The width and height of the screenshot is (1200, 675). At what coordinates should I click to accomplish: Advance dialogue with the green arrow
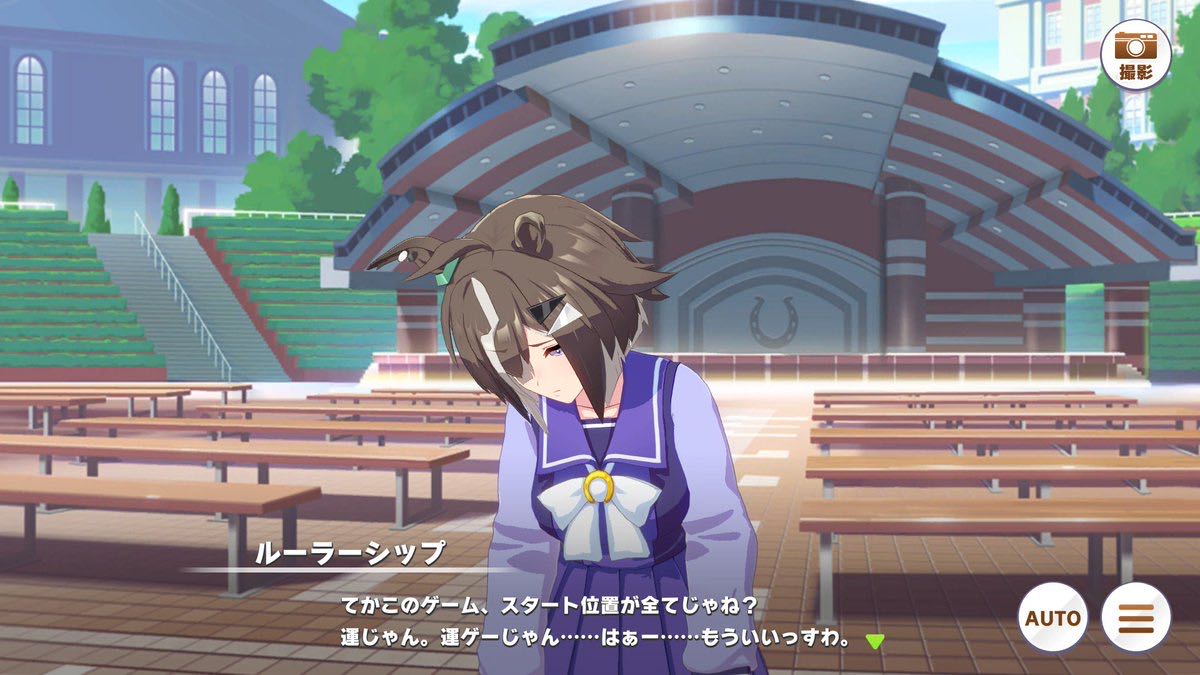coord(875,641)
